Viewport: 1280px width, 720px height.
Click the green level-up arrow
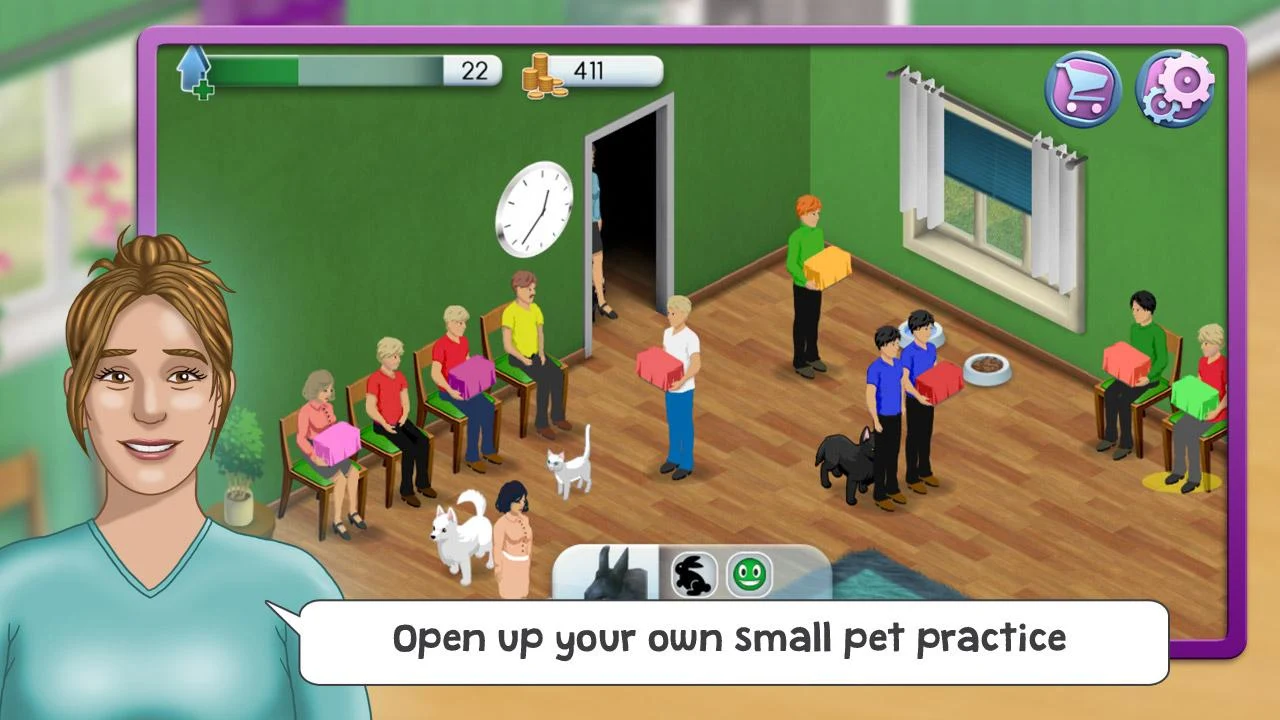tap(193, 72)
